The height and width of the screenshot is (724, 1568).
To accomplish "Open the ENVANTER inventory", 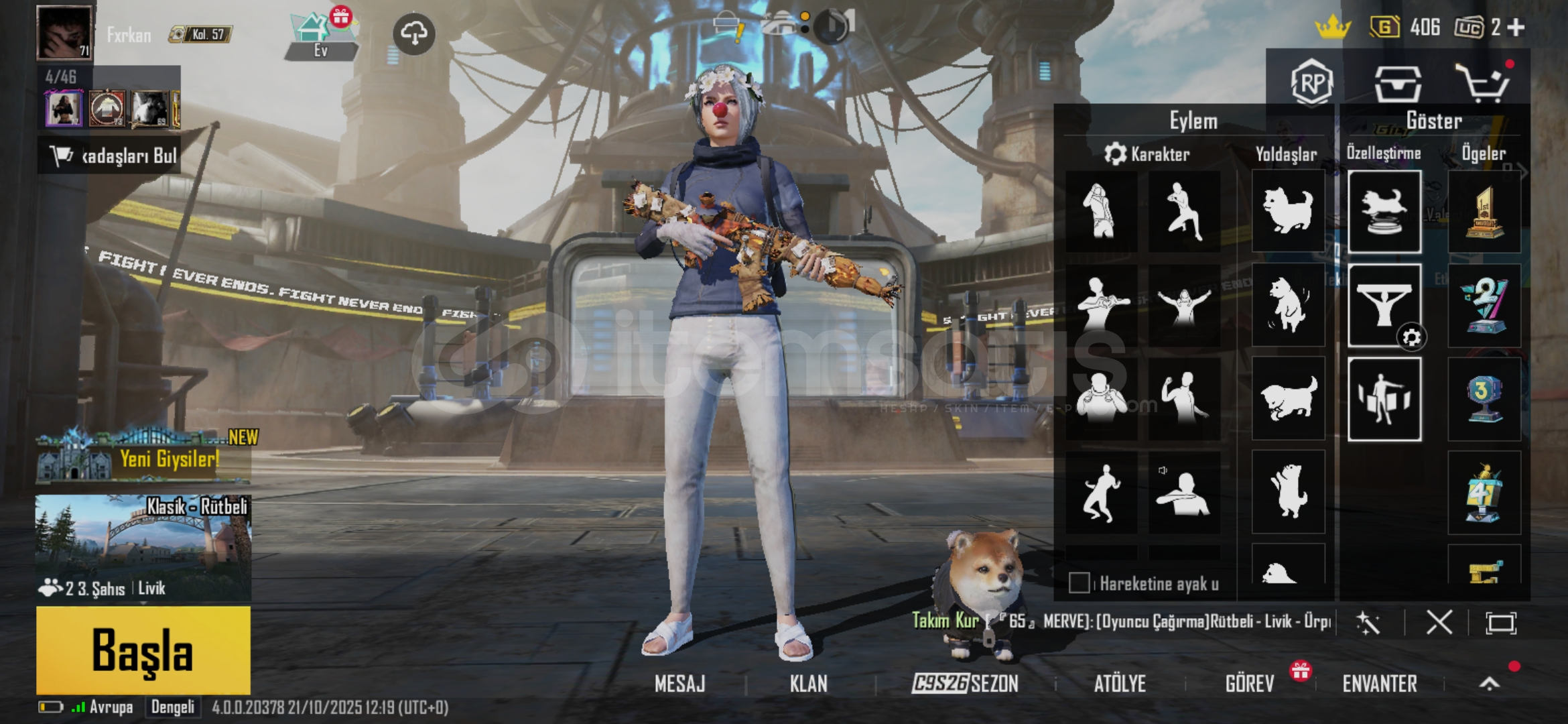I will [x=1380, y=684].
